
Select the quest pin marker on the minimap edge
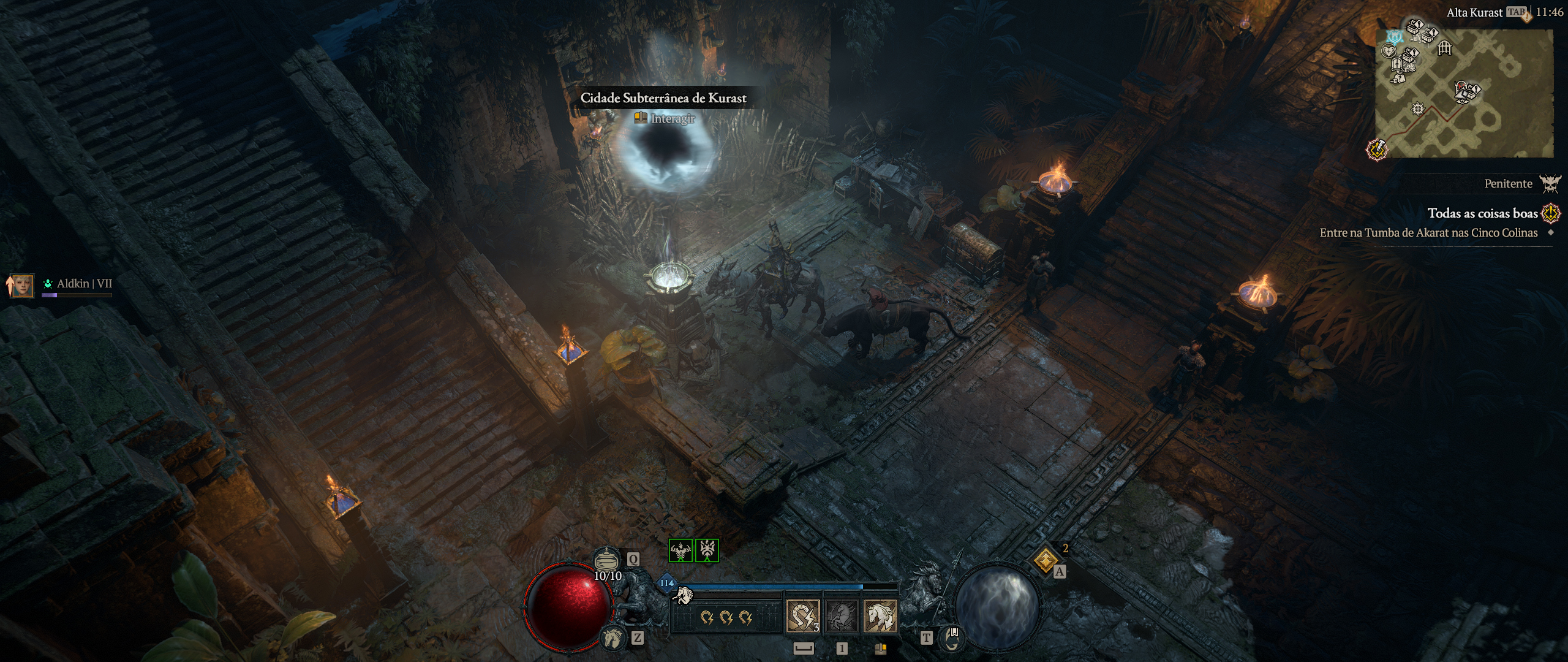point(1377,149)
